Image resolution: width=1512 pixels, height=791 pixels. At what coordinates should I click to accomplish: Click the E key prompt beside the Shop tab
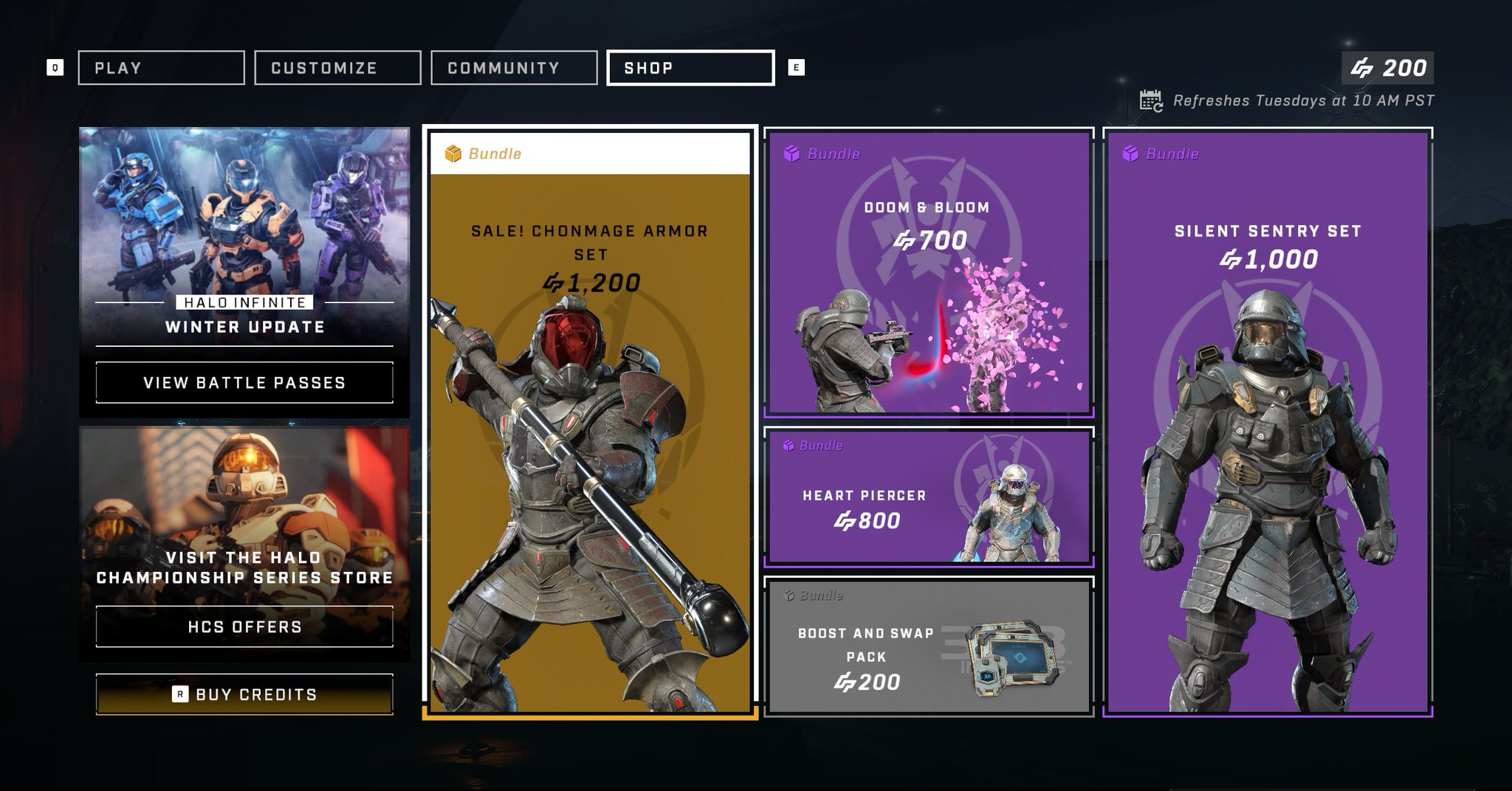pyautogui.click(x=795, y=67)
